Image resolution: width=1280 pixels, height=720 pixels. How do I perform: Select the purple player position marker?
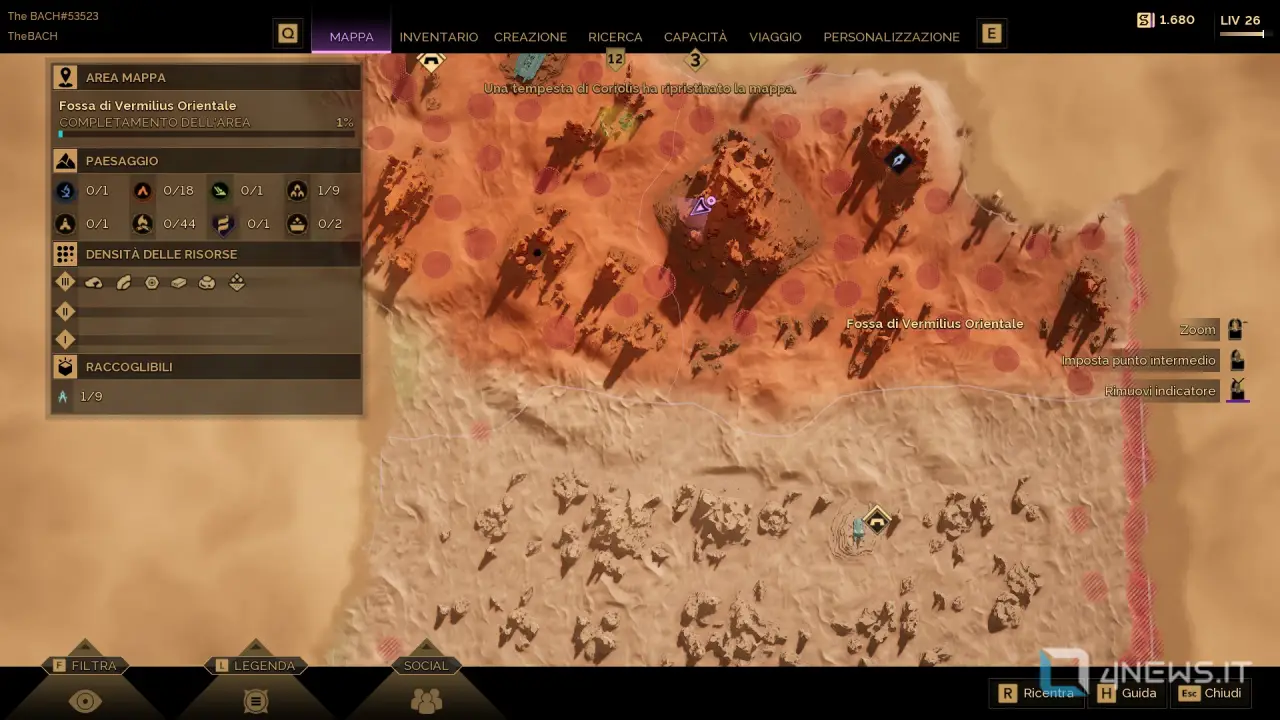701,207
